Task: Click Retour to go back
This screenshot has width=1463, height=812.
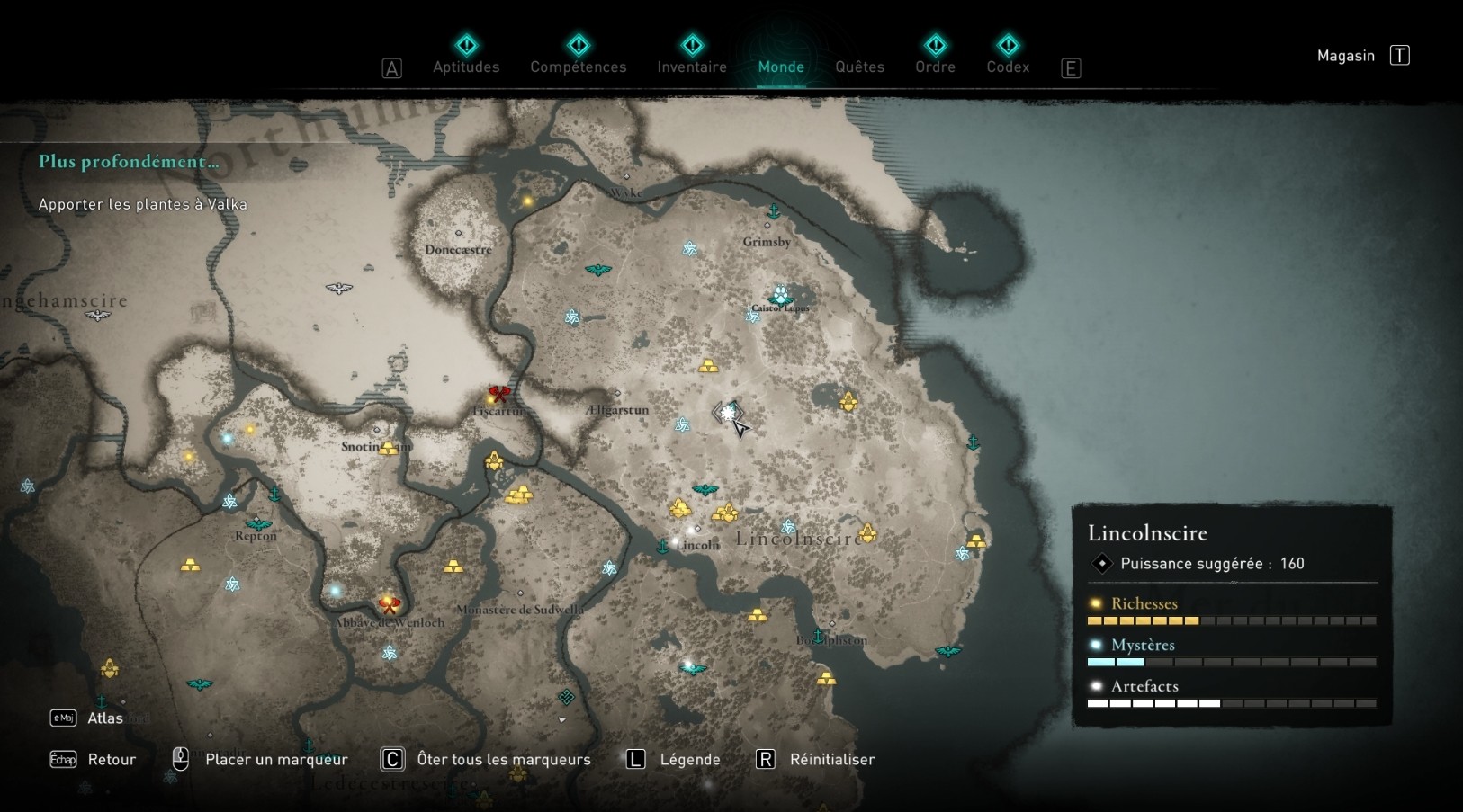Action: tap(112, 759)
